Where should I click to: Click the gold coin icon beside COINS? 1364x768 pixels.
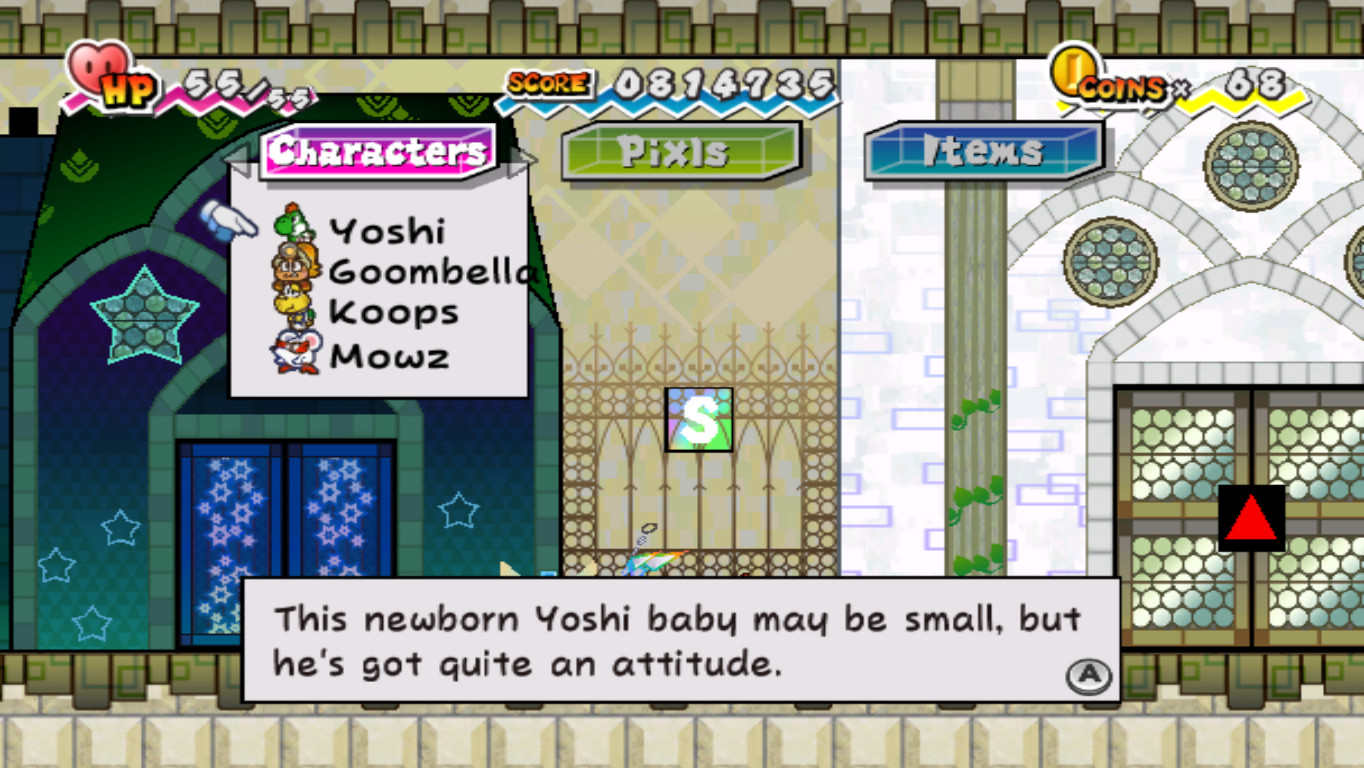(x=1073, y=72)
